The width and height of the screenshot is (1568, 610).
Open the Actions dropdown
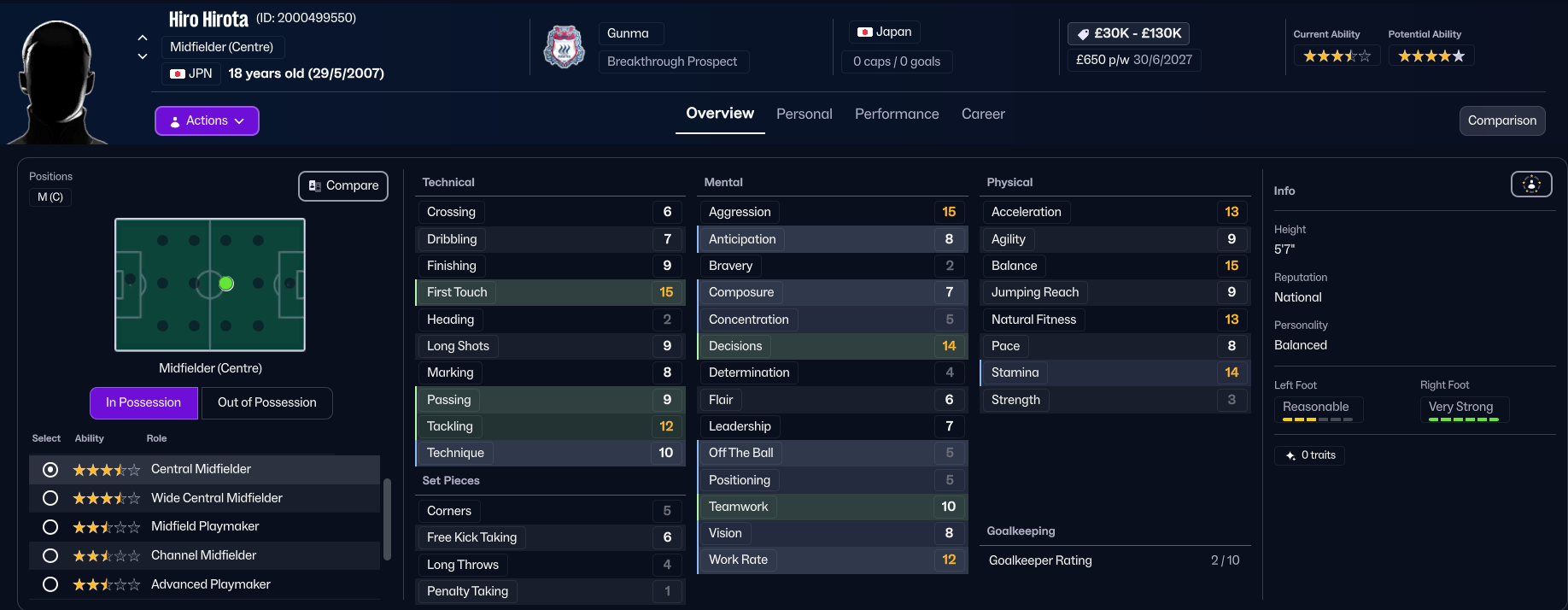[207, 120]
